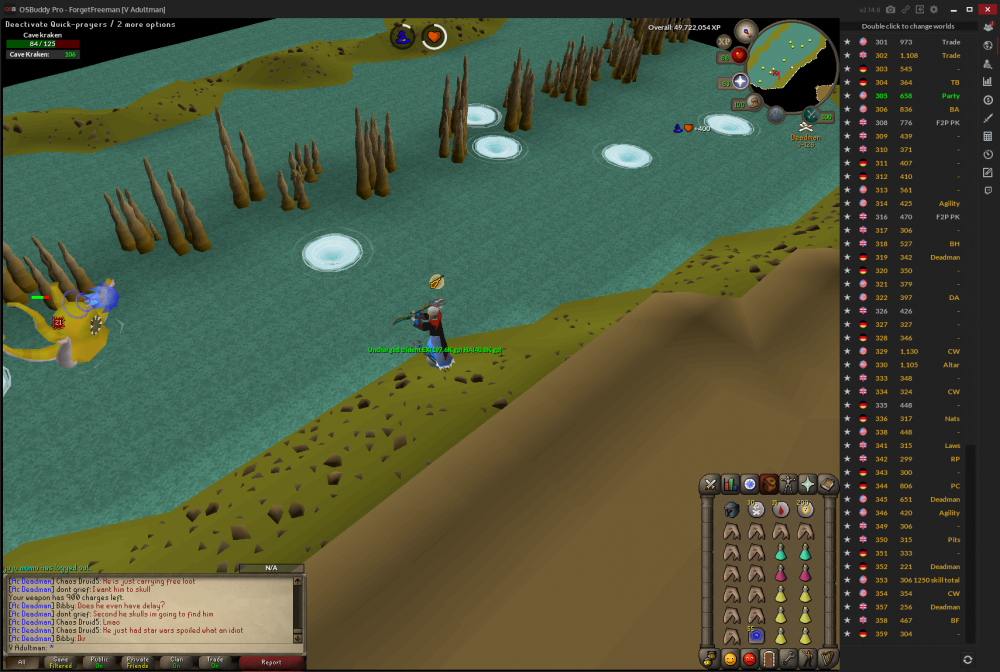Close the OSBuddy window
Screen dimensions: 1000x672
(986, 9)
